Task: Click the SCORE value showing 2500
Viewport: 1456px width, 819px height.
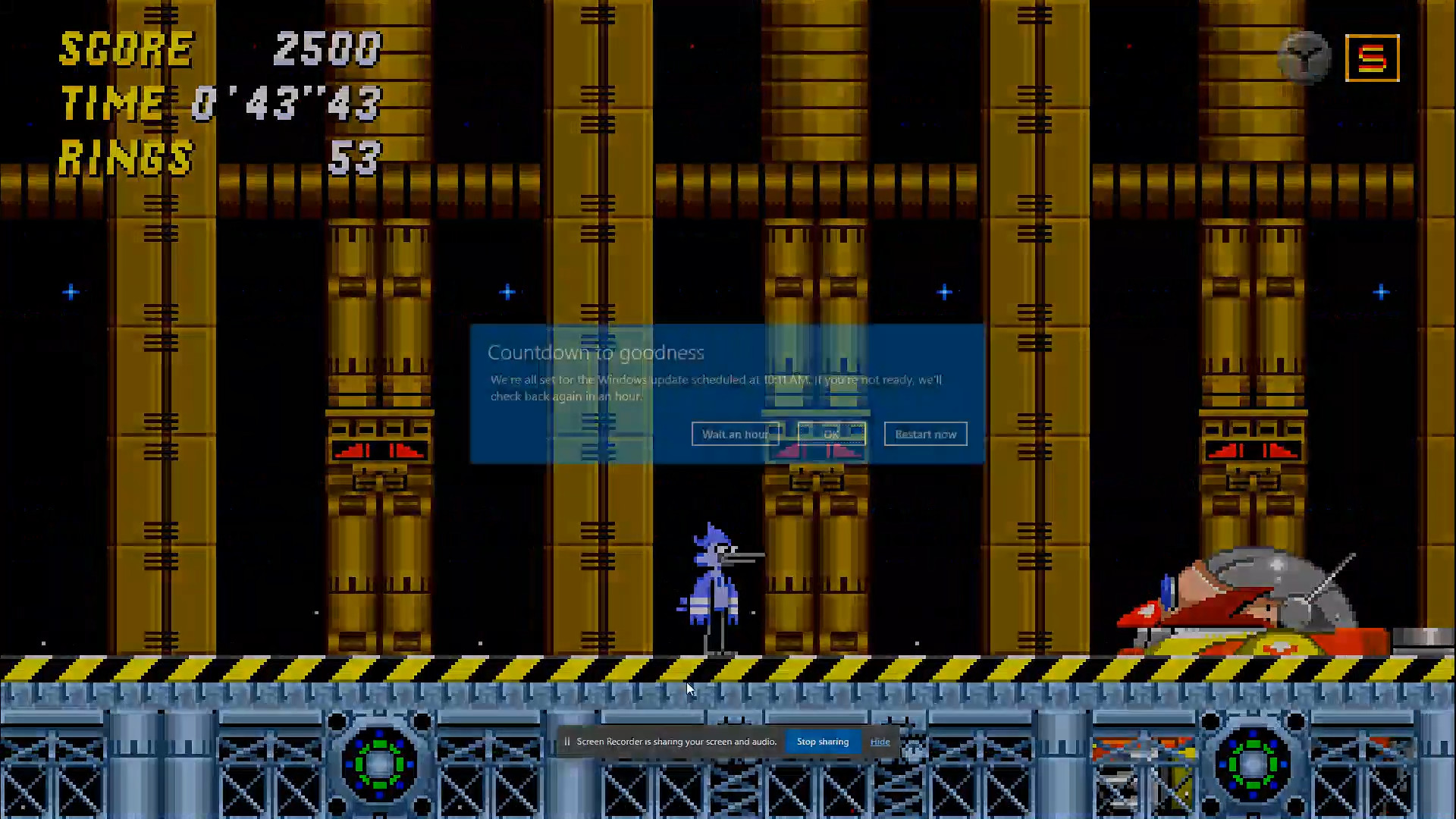Action: pos(328,49)
